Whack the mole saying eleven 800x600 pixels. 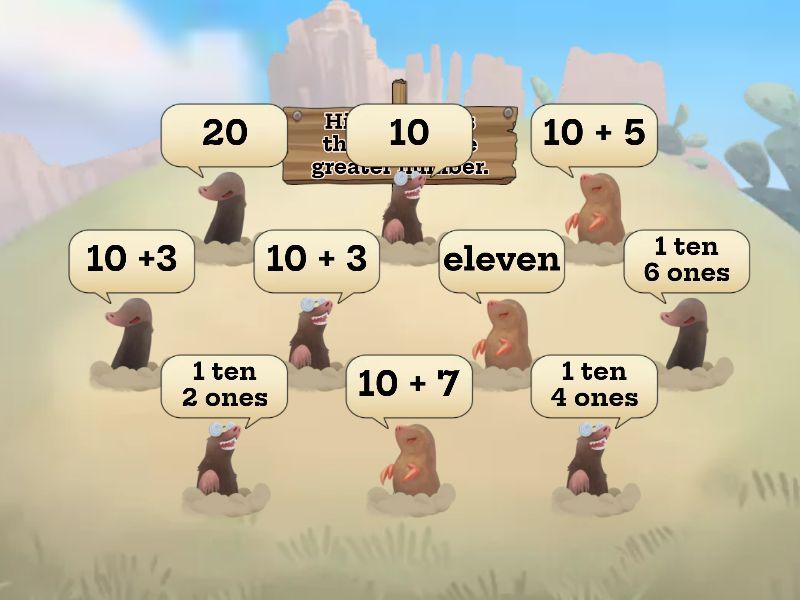pos(501,260)
